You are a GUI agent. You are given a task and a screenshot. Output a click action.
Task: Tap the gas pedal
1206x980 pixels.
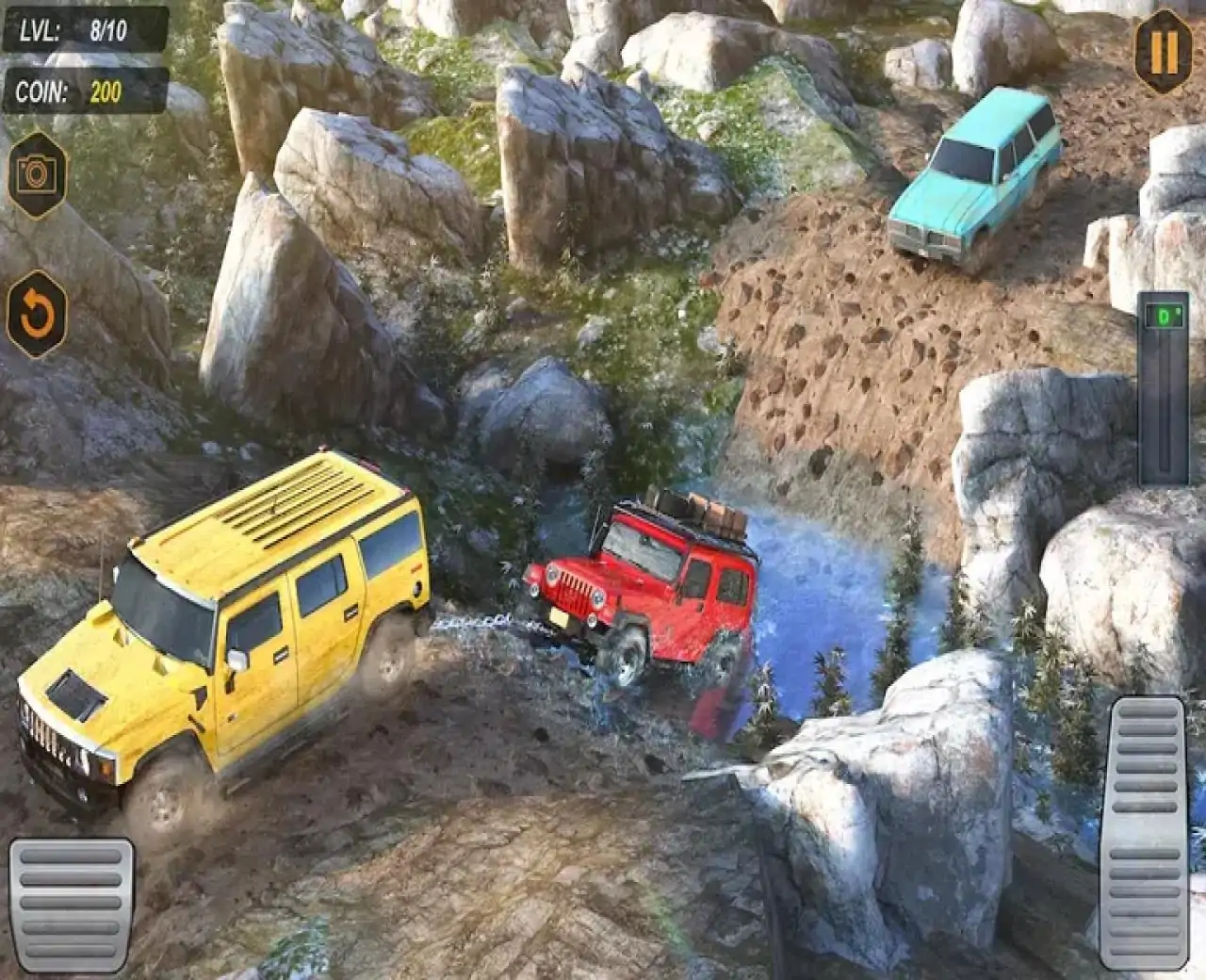1148,833
